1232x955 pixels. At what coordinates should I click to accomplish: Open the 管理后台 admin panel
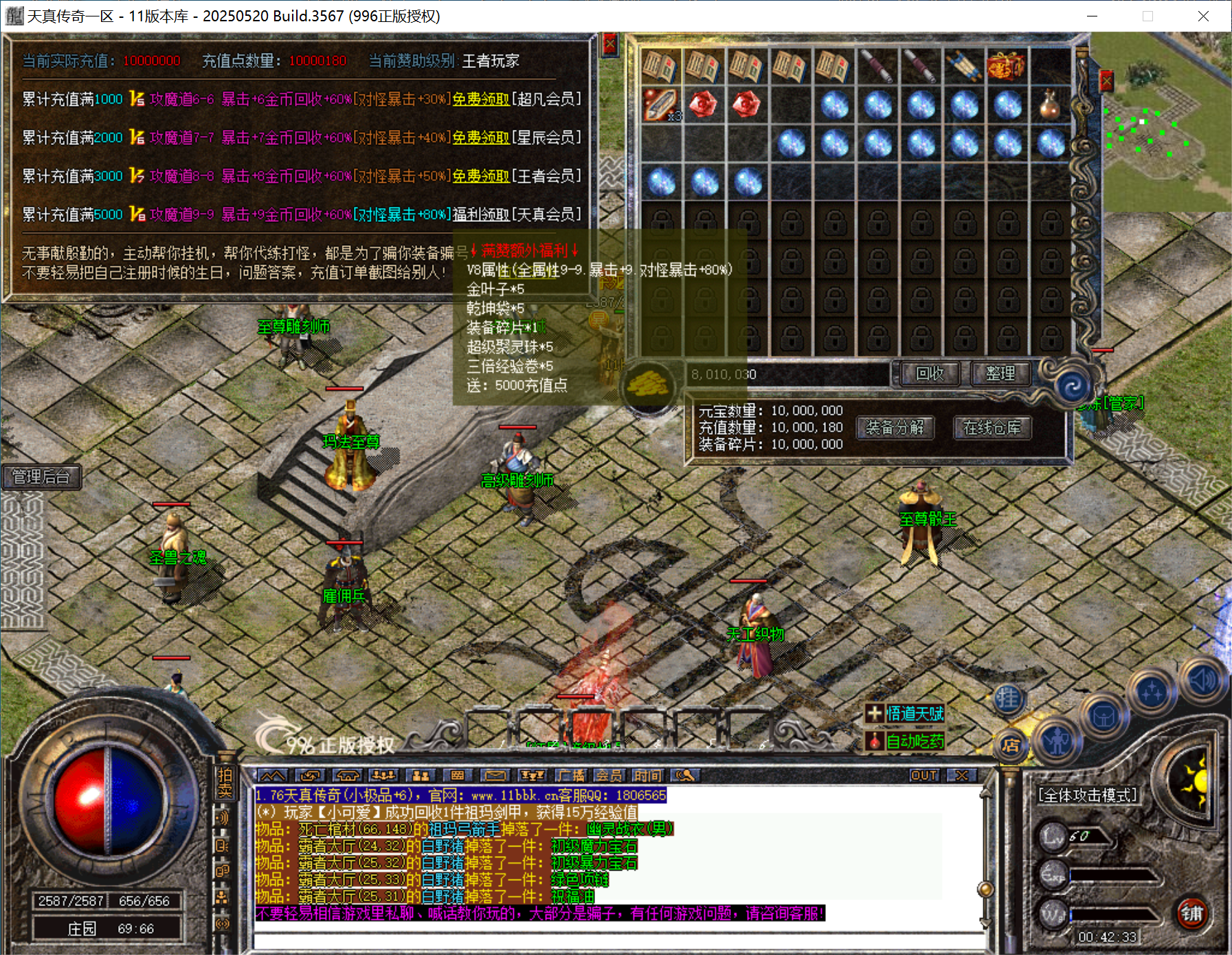click(41, 477)
